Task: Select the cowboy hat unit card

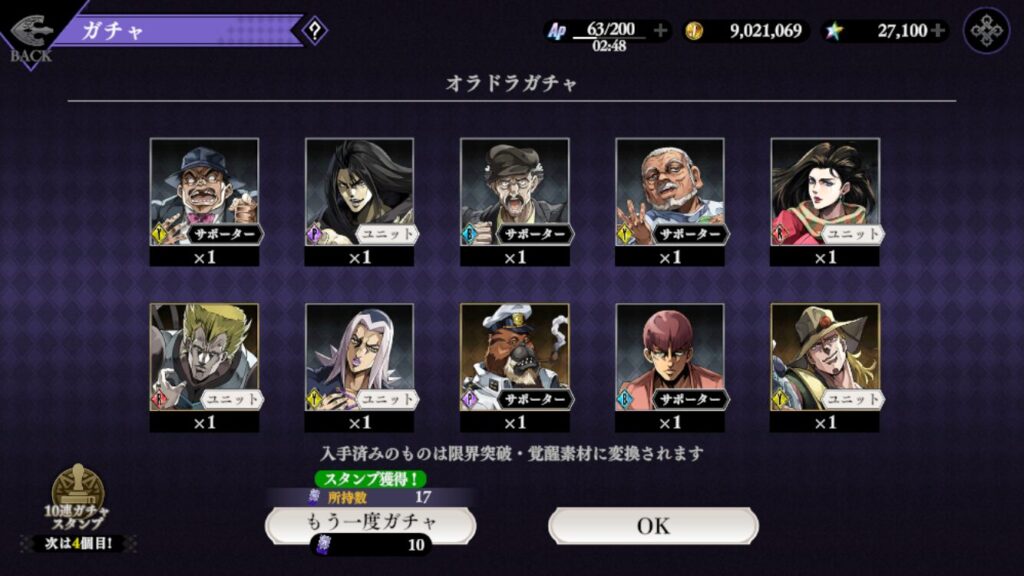Action: (824, 358)
